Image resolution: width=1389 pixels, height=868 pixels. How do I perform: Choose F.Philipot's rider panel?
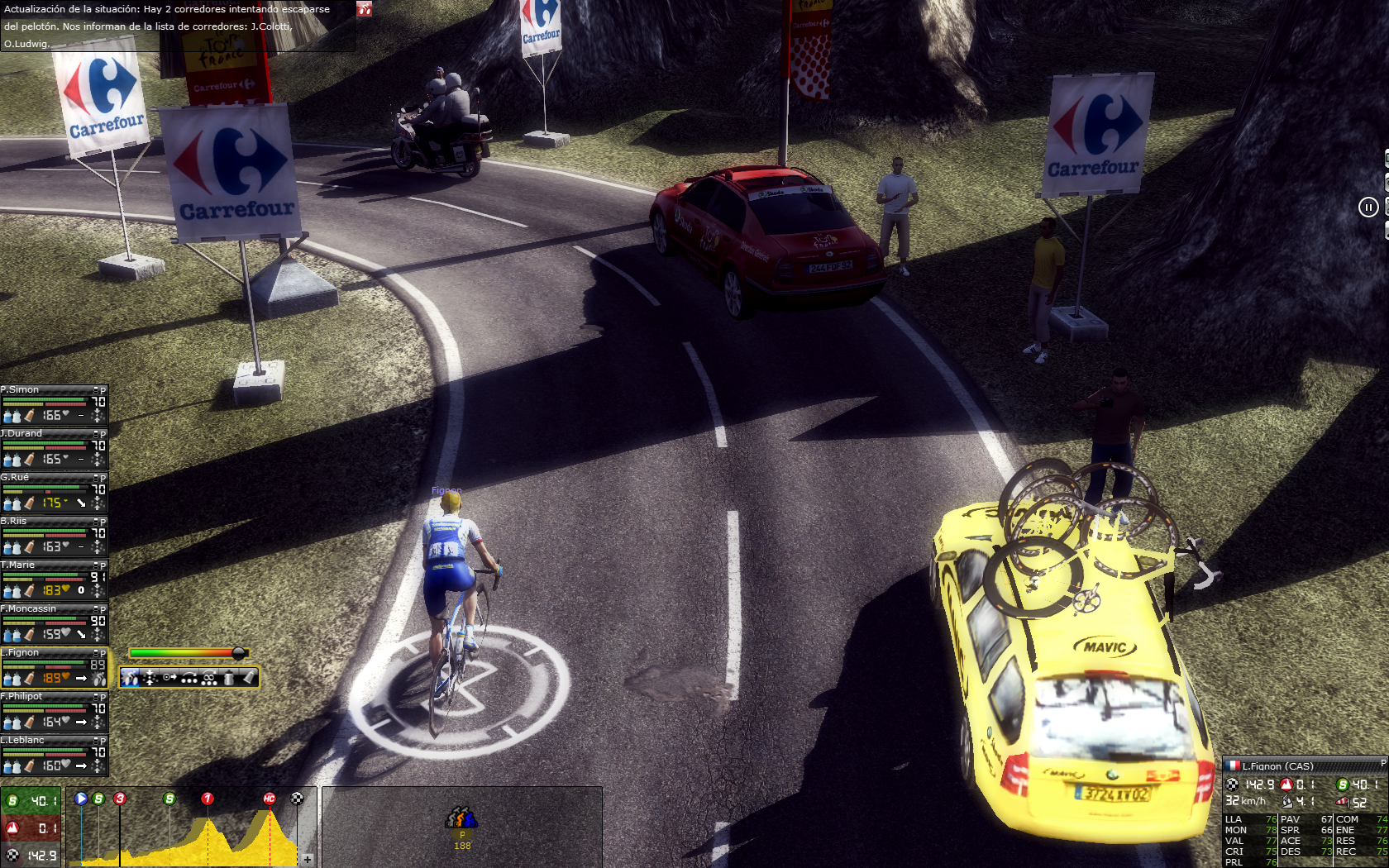[x=50, y=711]
